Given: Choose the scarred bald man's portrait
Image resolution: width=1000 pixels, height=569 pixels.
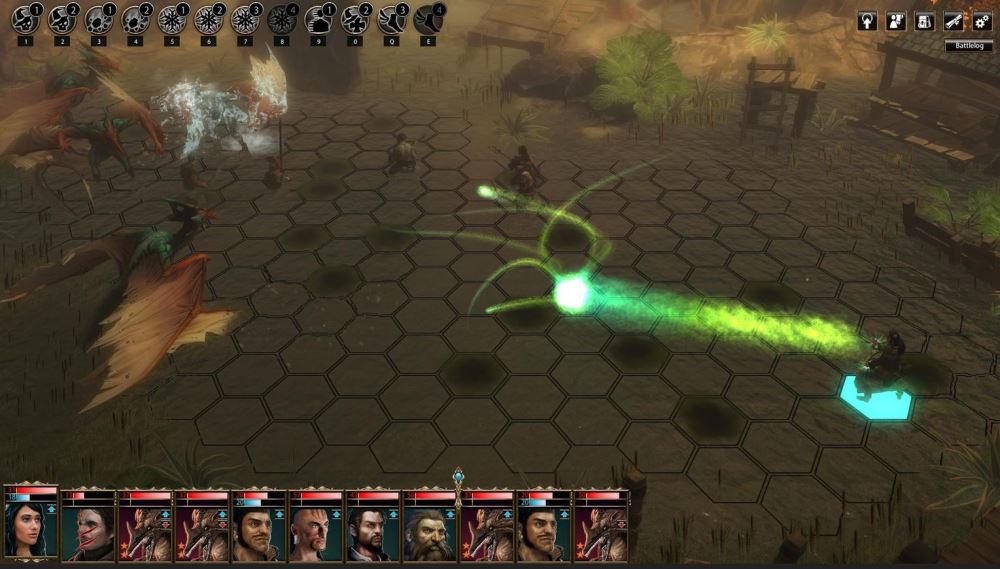Looking at the screenshot, I should coord(316,531).
